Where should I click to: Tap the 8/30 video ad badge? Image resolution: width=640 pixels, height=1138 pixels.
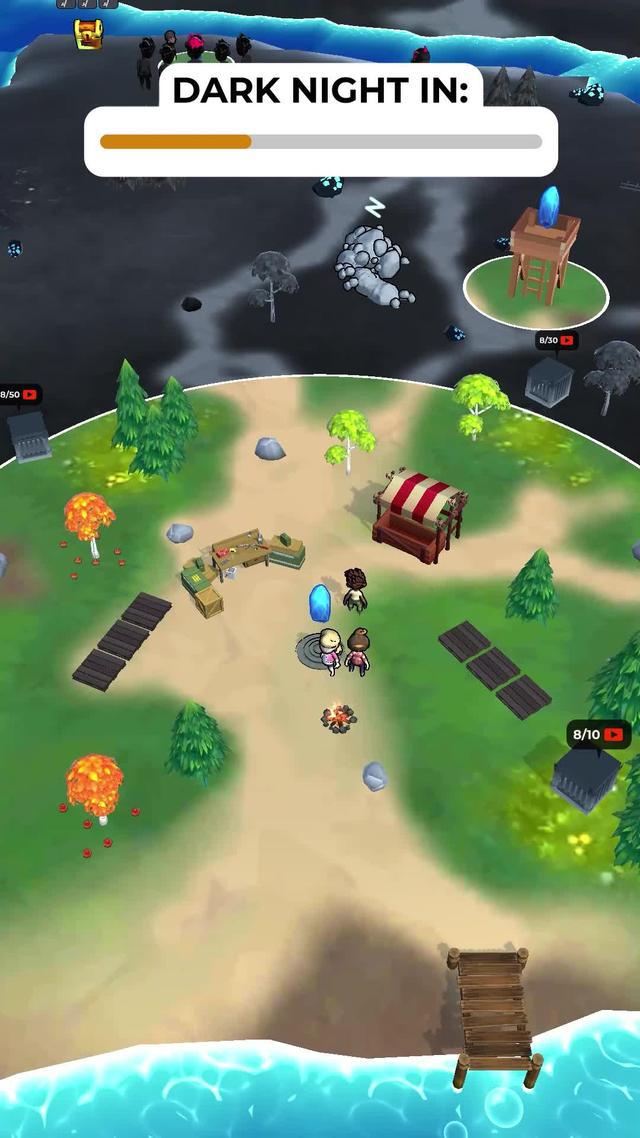[557, 341]
